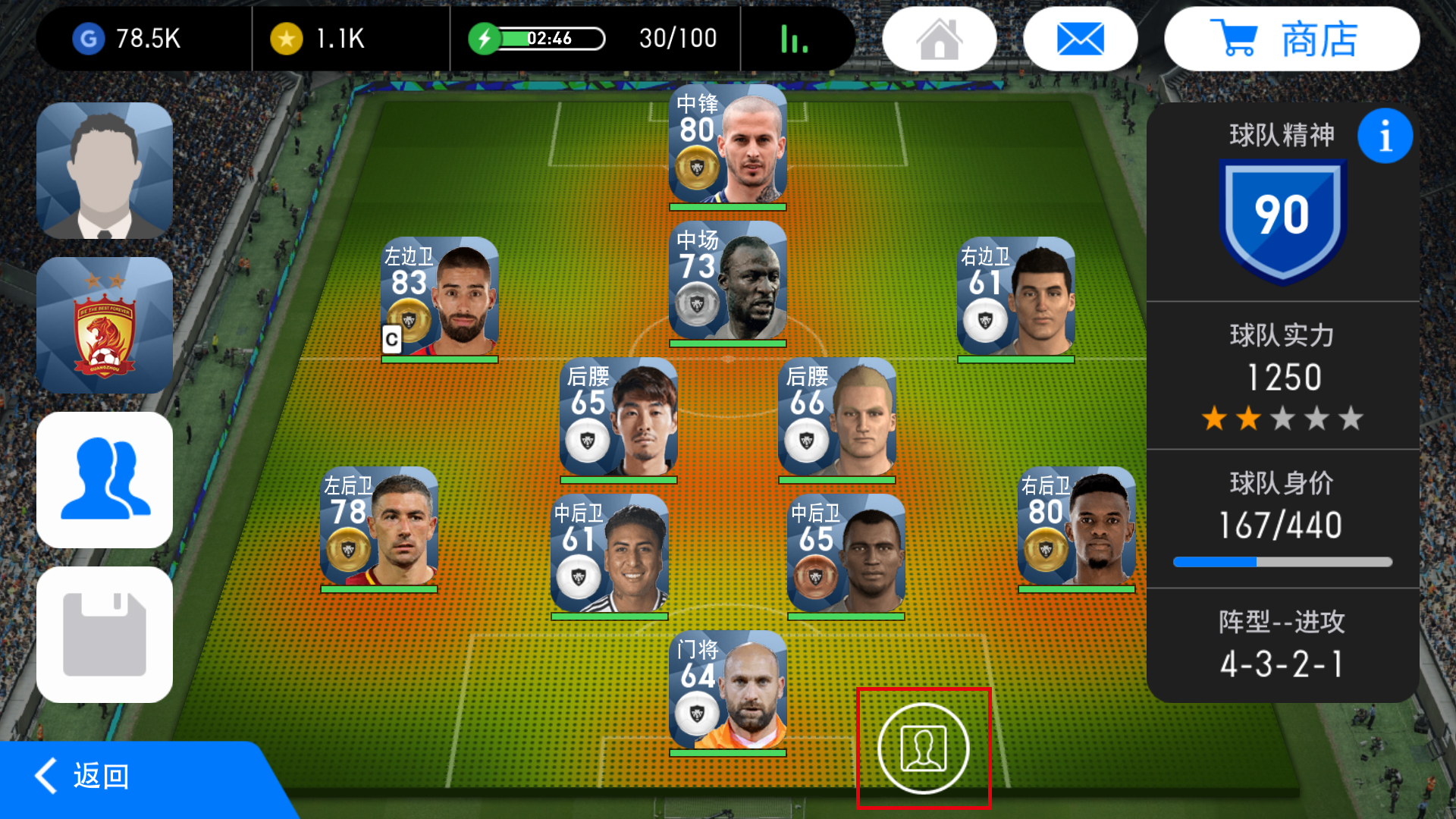
Task: Show 球队精神 info details
Action: [x=1385, y=136]
